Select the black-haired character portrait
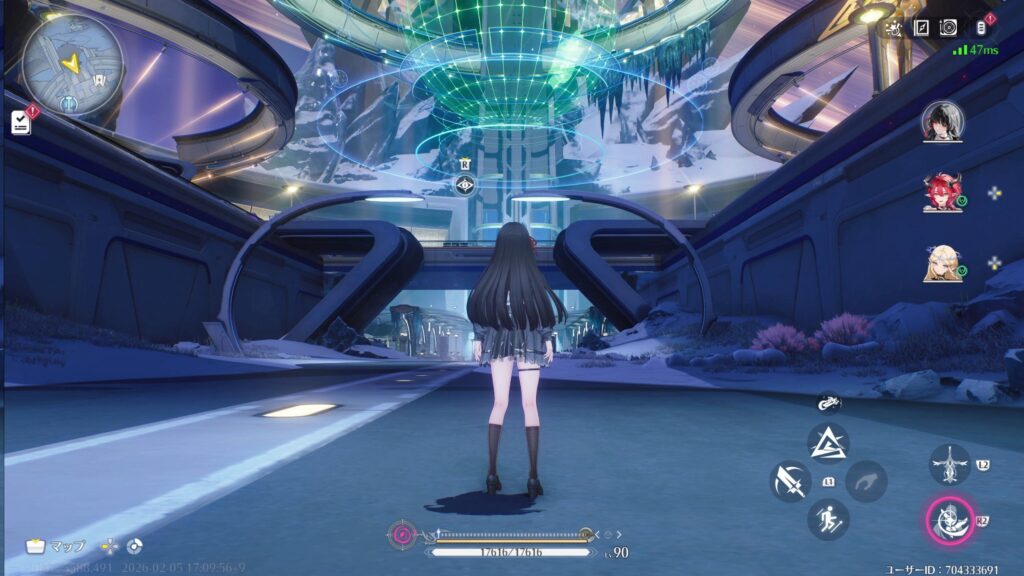1024x576 pixels. point(942,121)
